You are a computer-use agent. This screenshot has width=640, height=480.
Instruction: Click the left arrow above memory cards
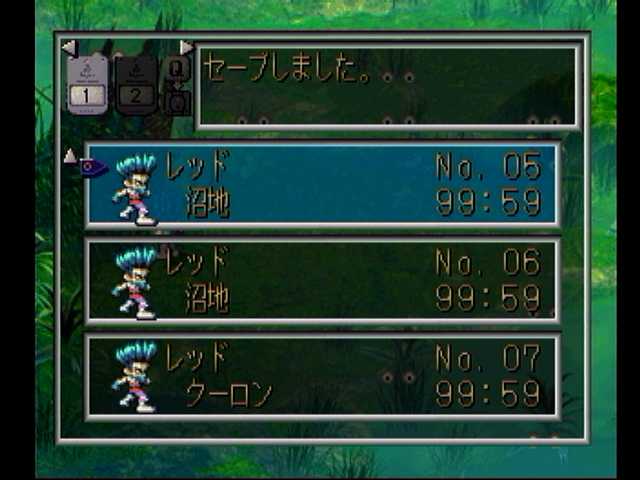pos(68,47)
